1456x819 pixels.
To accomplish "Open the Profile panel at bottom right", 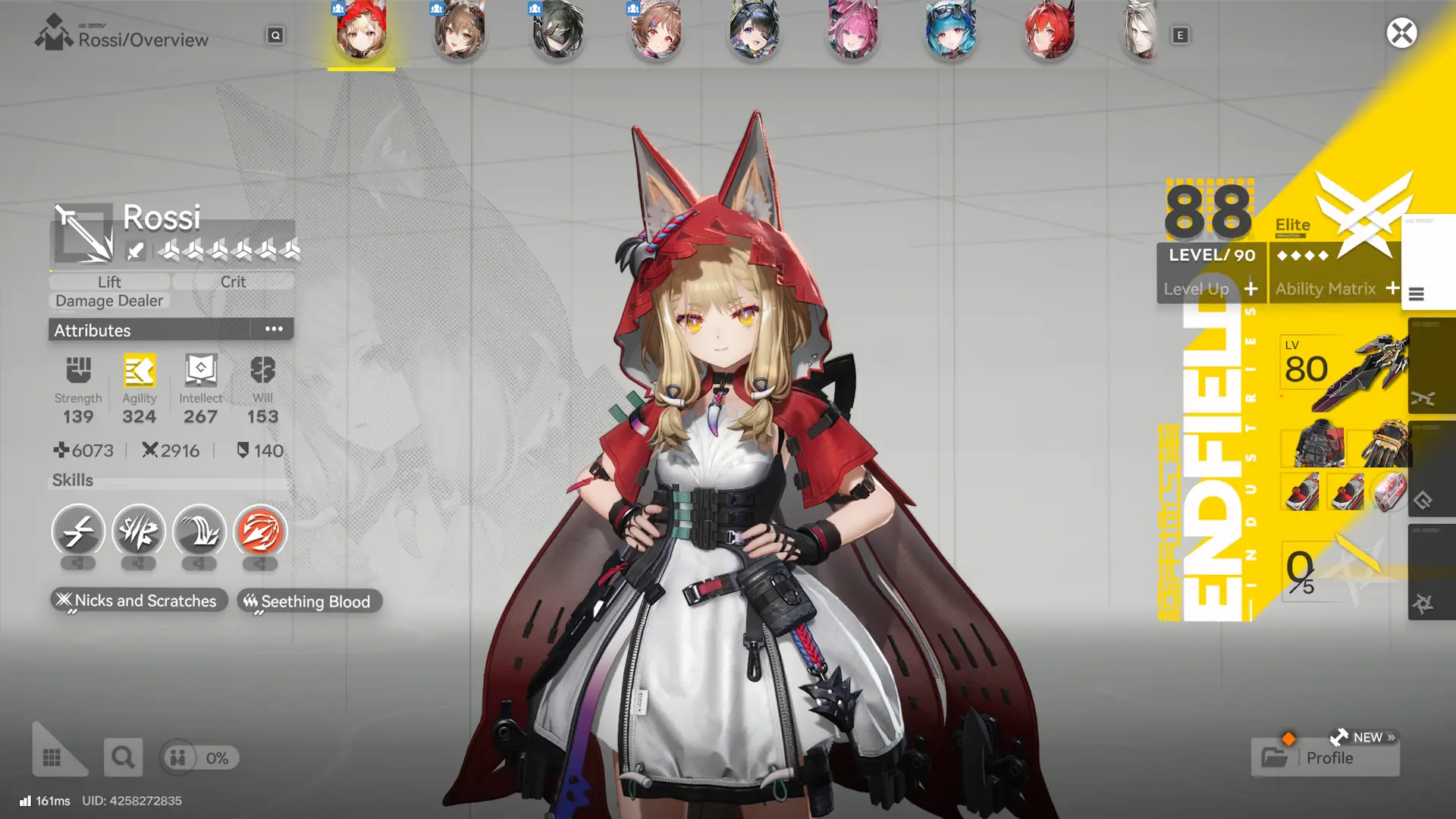I will (x=1326, y=758).
